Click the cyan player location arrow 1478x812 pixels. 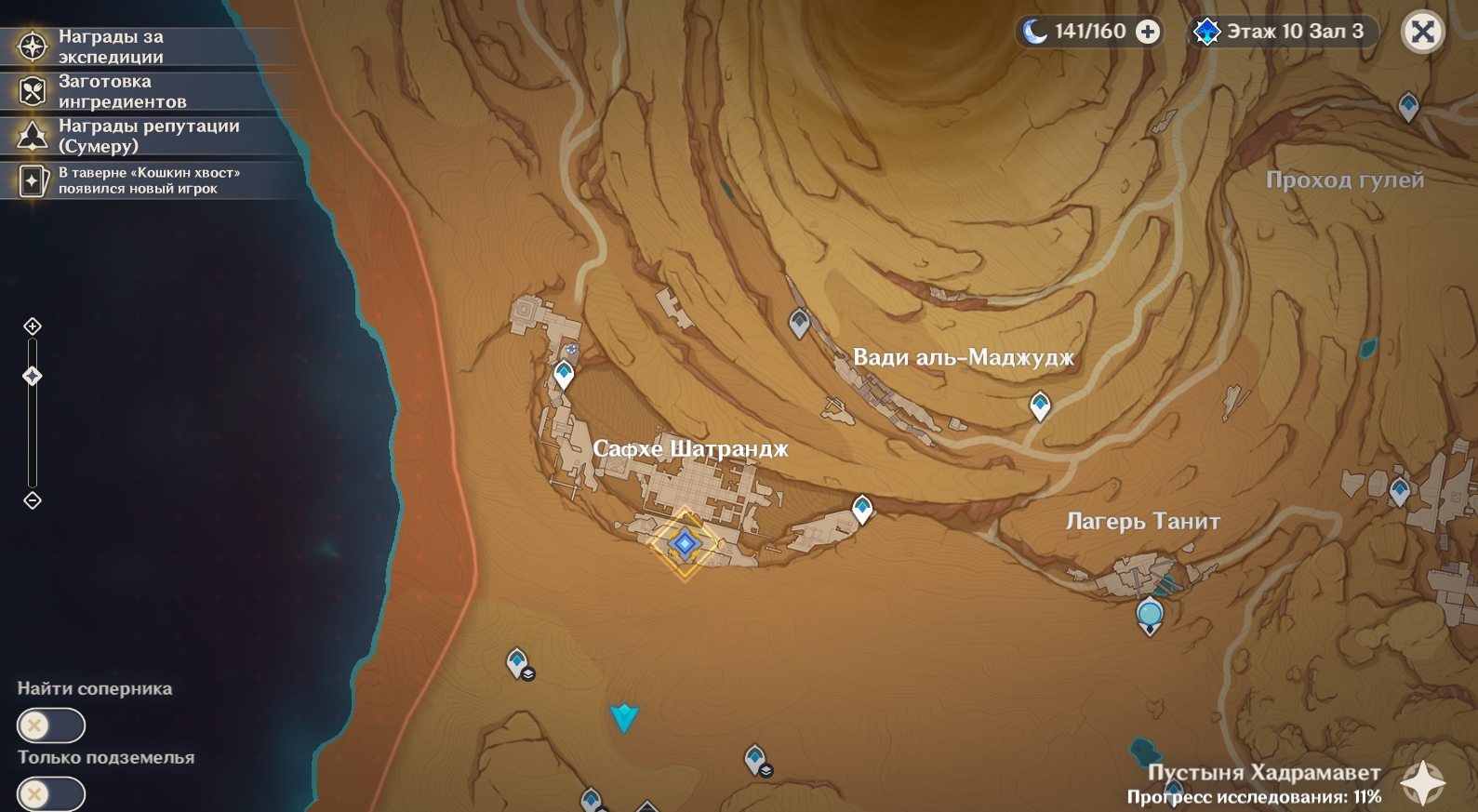624,717
